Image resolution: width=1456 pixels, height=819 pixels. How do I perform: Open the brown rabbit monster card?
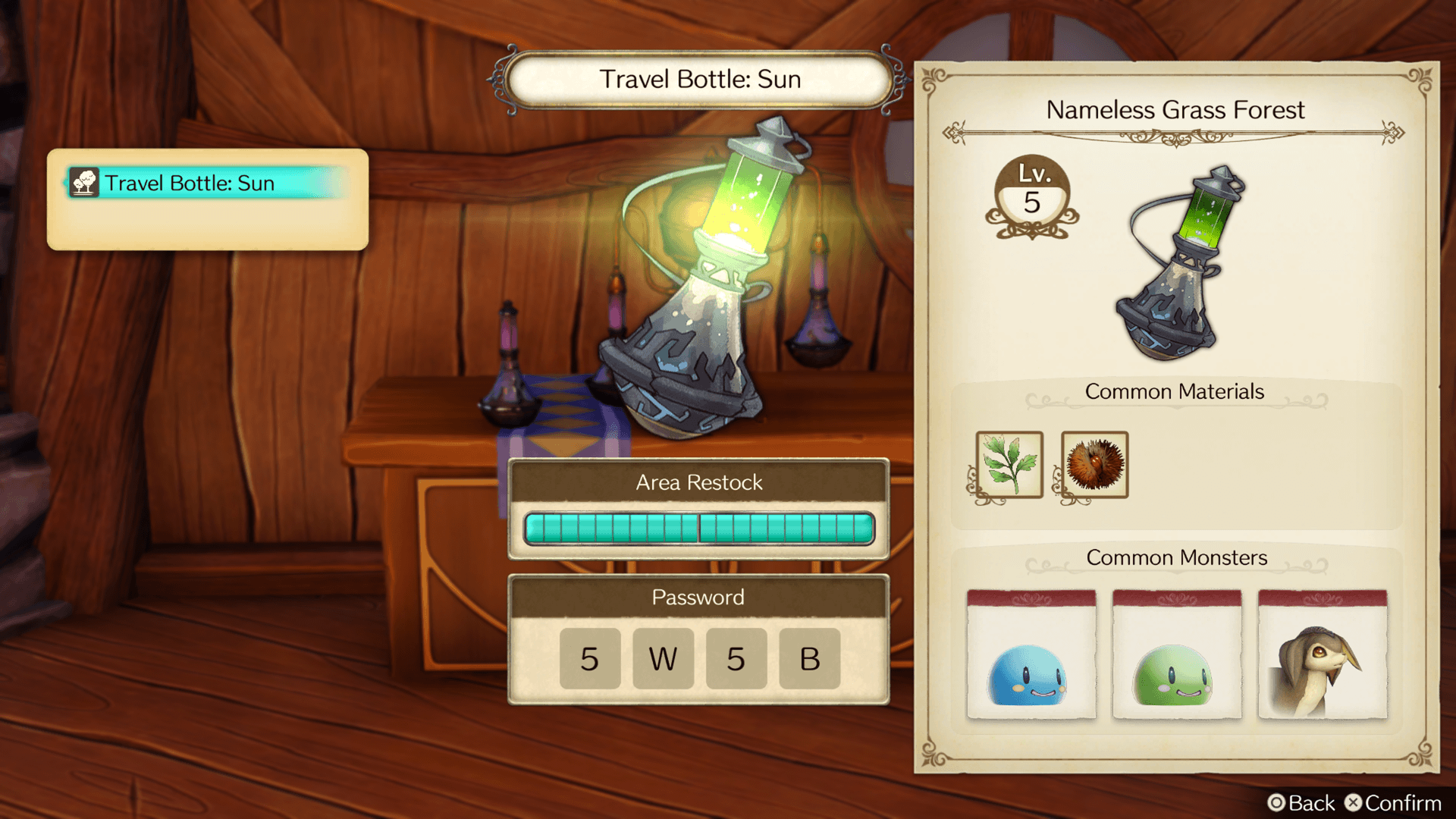coord(1322,655)
